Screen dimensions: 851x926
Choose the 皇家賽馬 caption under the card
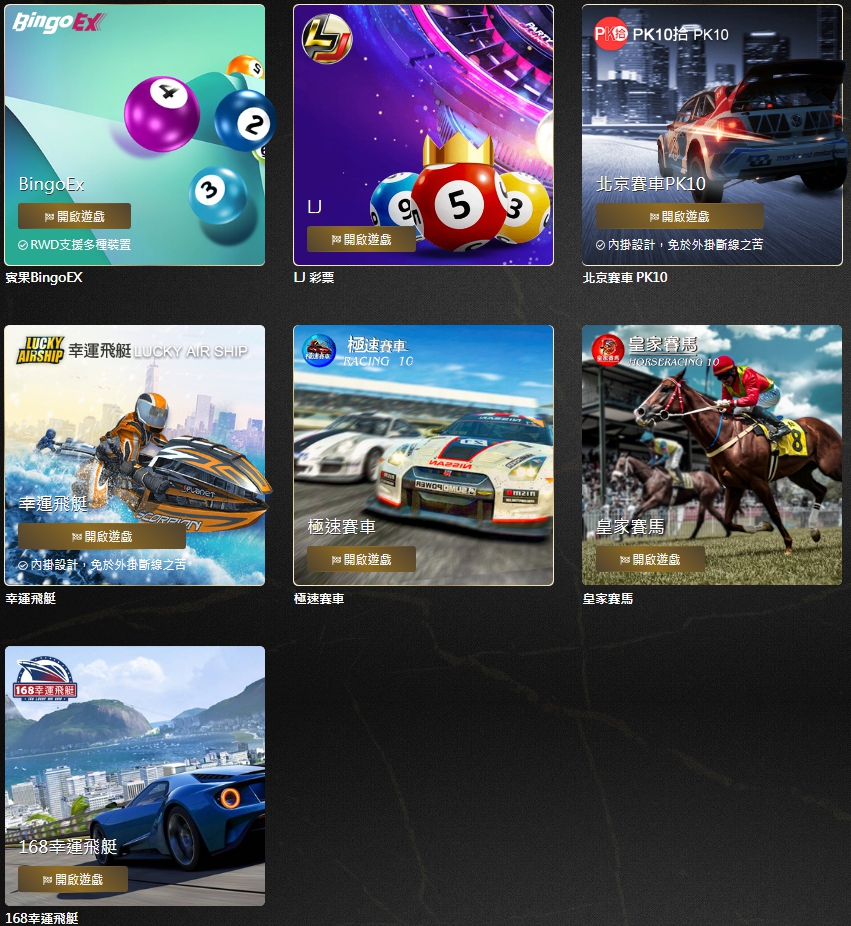(608, 599)
